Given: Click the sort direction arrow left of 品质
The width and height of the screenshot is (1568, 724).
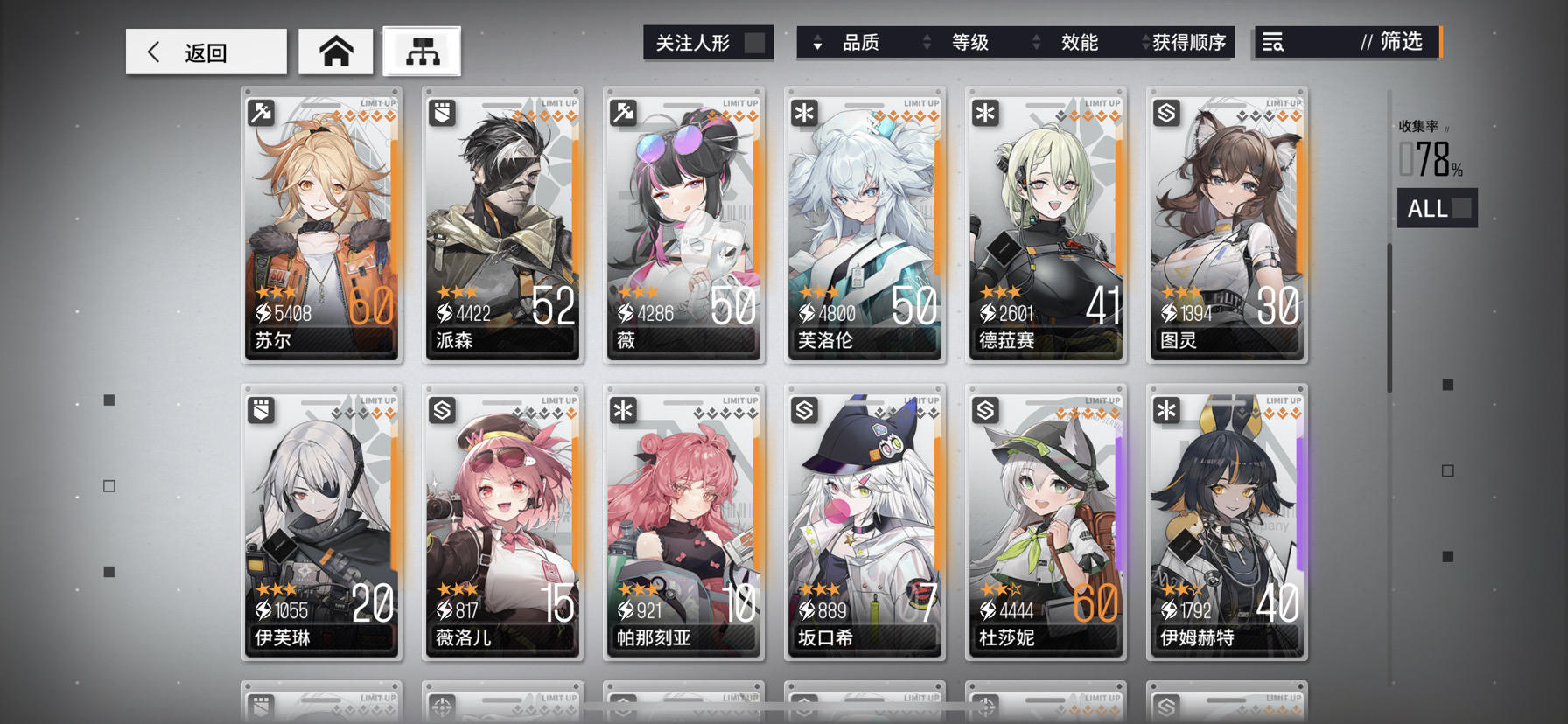Looking at the screenshot, I should coord(818,42).
